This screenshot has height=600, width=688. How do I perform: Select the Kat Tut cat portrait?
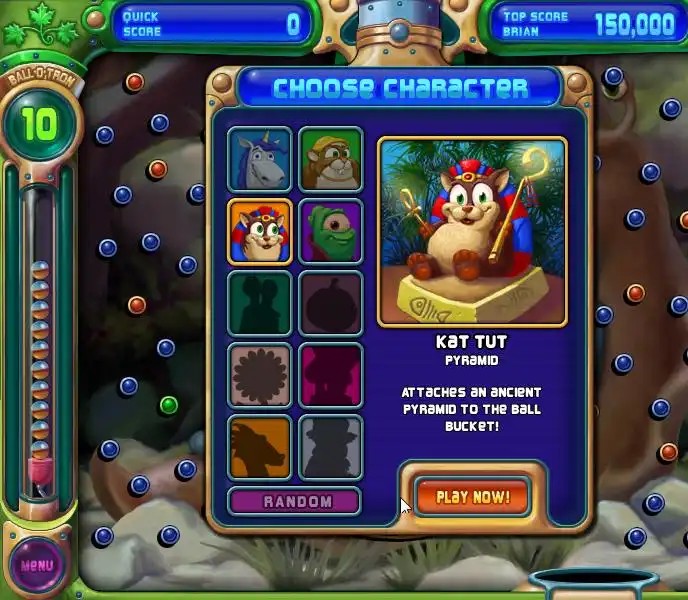tap(260, 231)
